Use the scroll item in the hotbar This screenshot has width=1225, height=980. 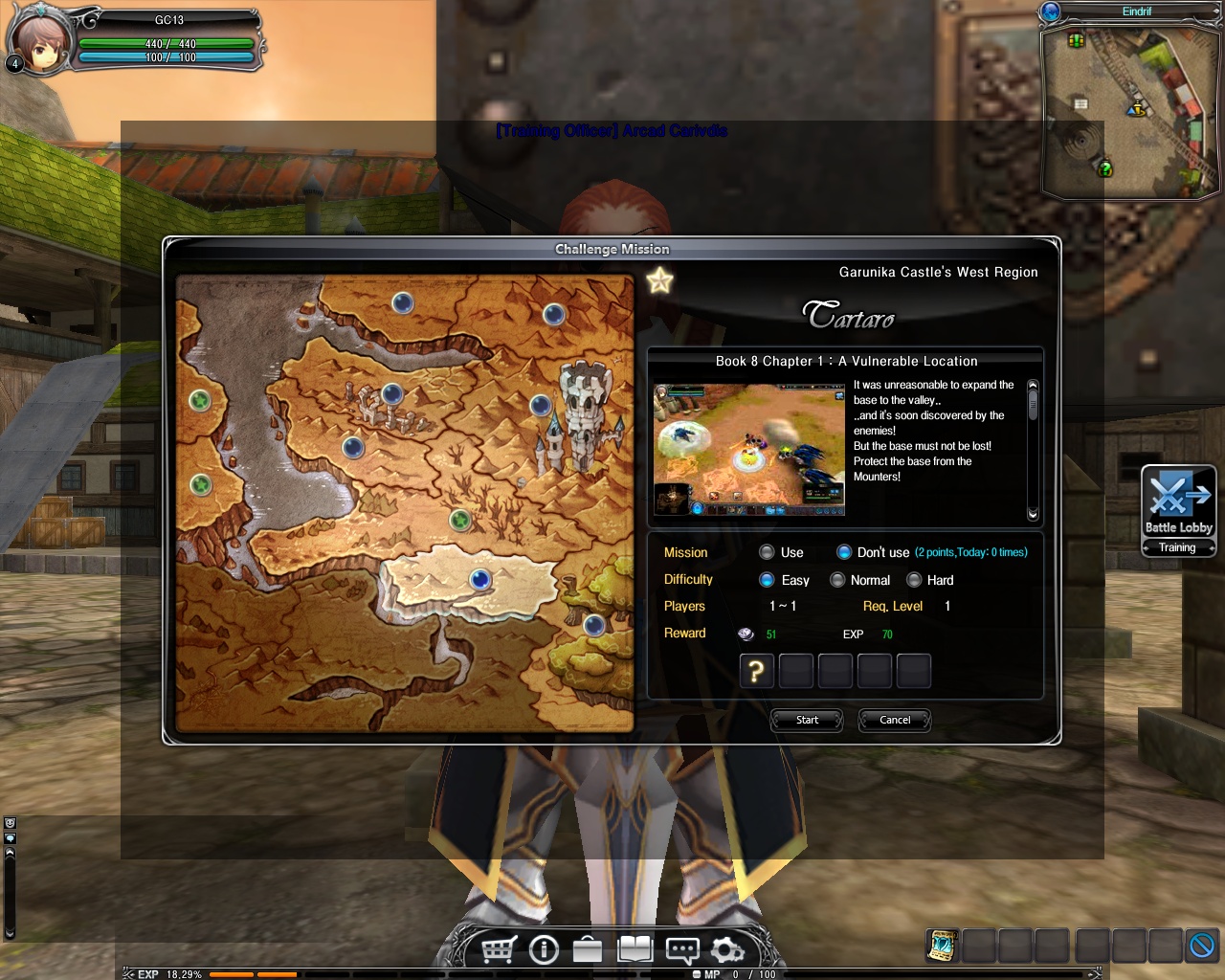coord(943,946)
